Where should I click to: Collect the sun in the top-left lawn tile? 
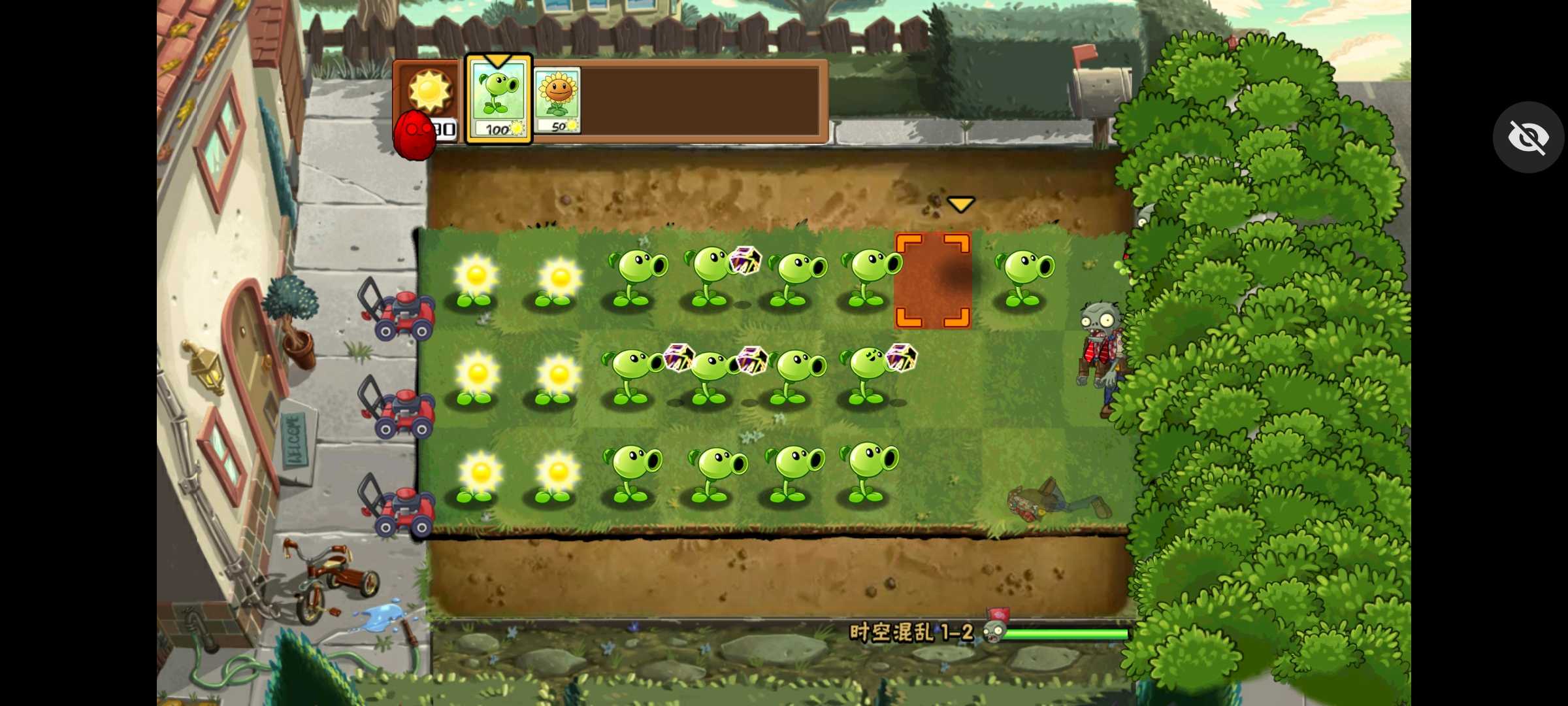(474, 275)
